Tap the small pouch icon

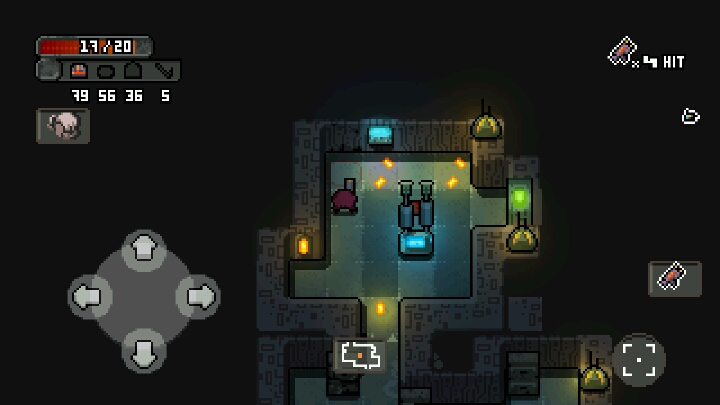[690, 117]
